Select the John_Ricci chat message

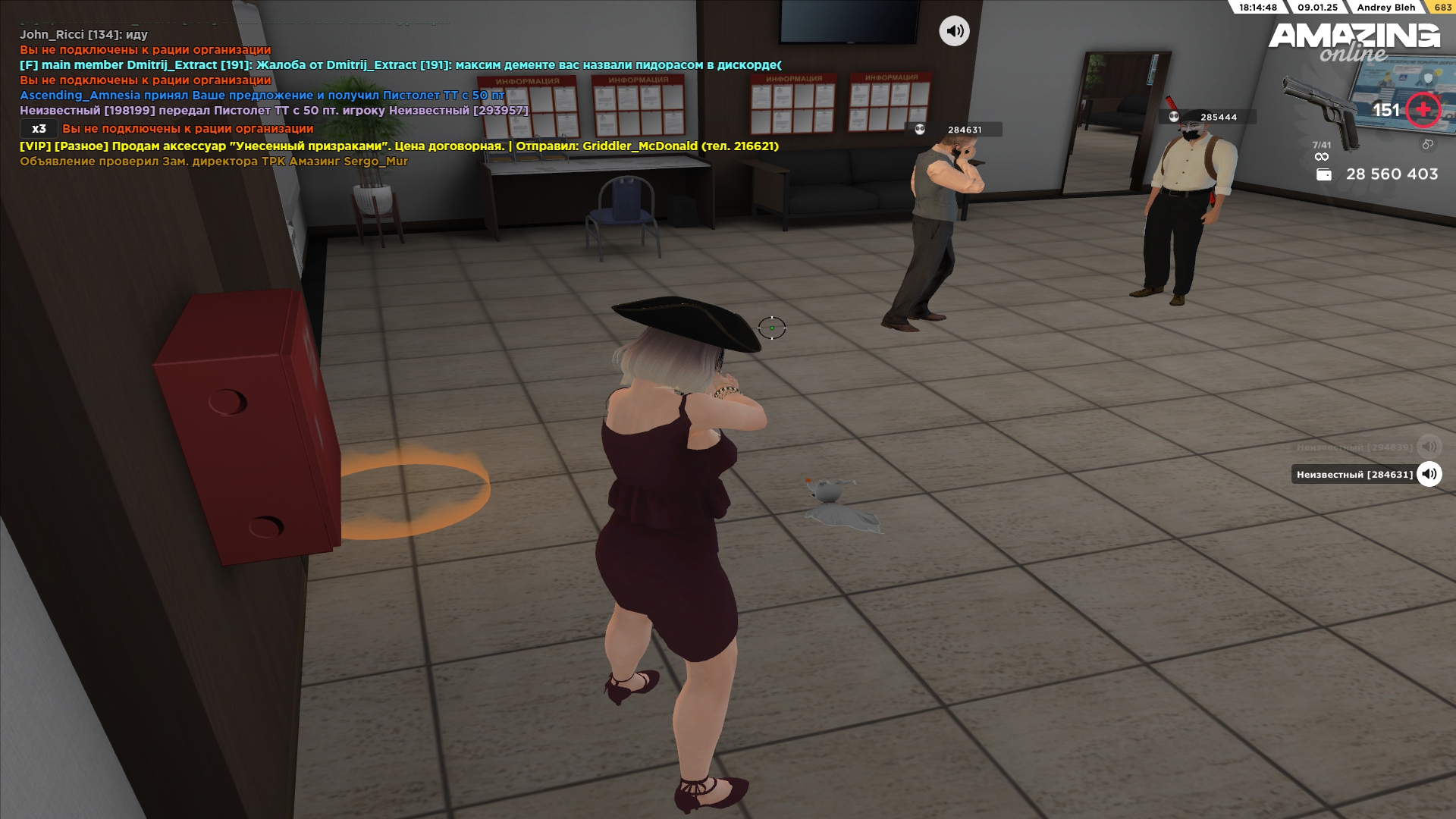tap(83, 35)
